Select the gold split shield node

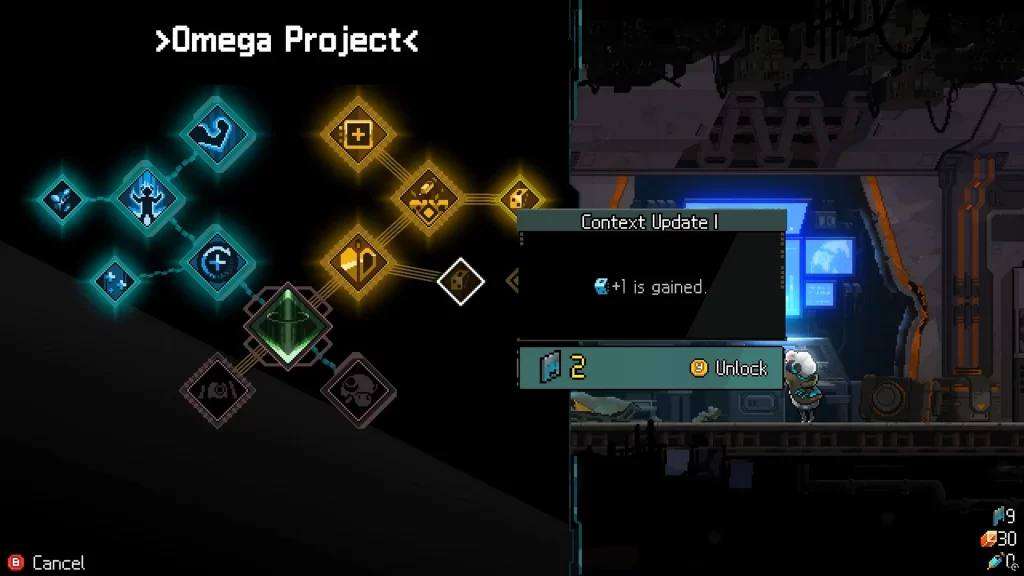tap(358, 261)
